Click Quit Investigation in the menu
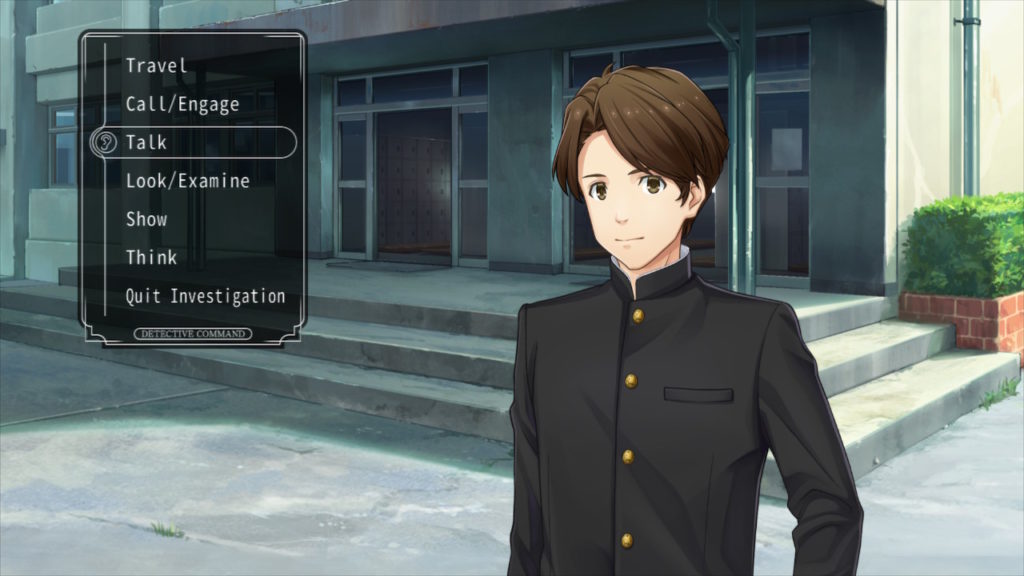 pyautogui.click(x=205, y=296)
